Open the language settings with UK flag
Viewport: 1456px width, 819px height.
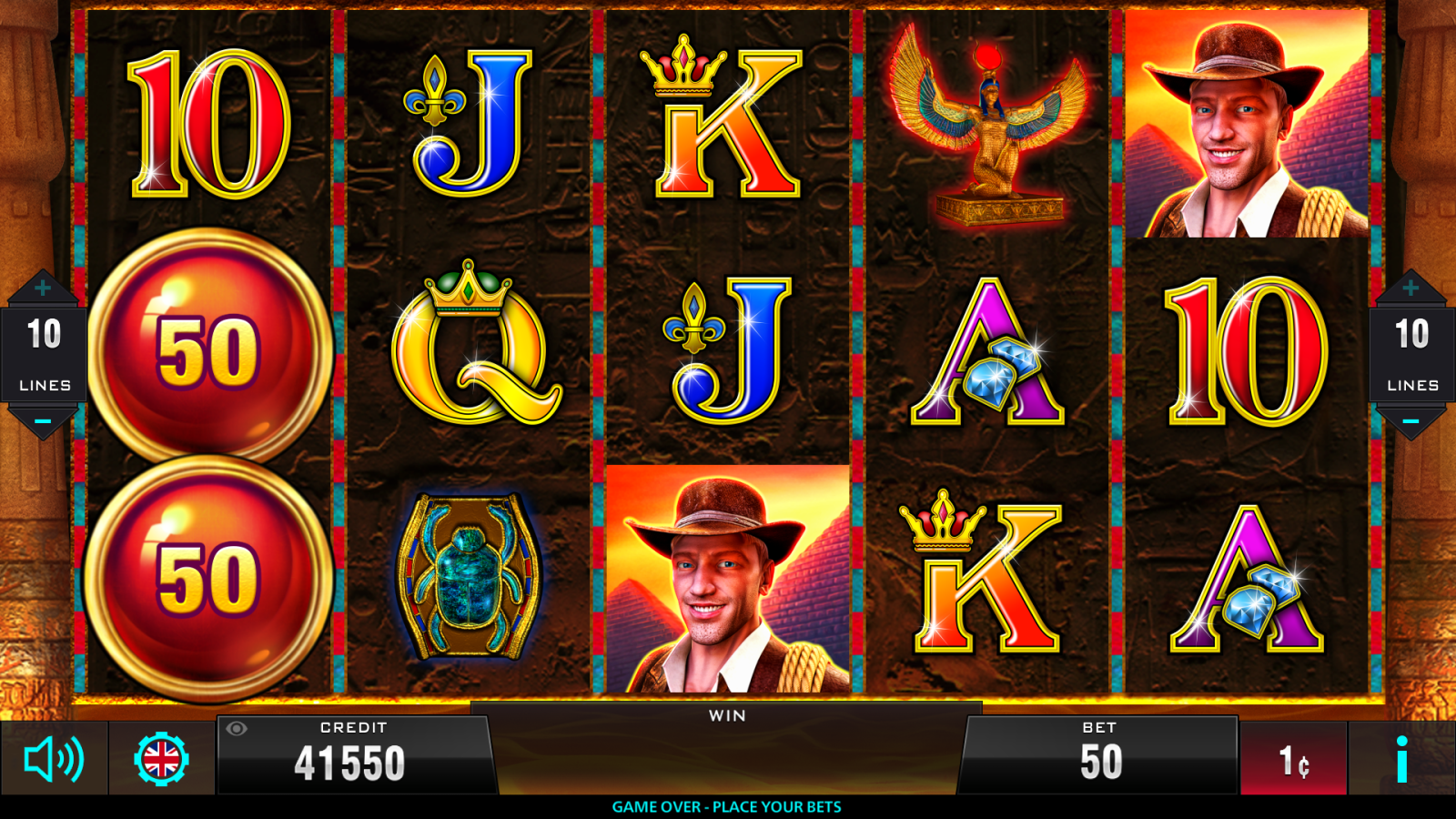(x=162, y=759)
